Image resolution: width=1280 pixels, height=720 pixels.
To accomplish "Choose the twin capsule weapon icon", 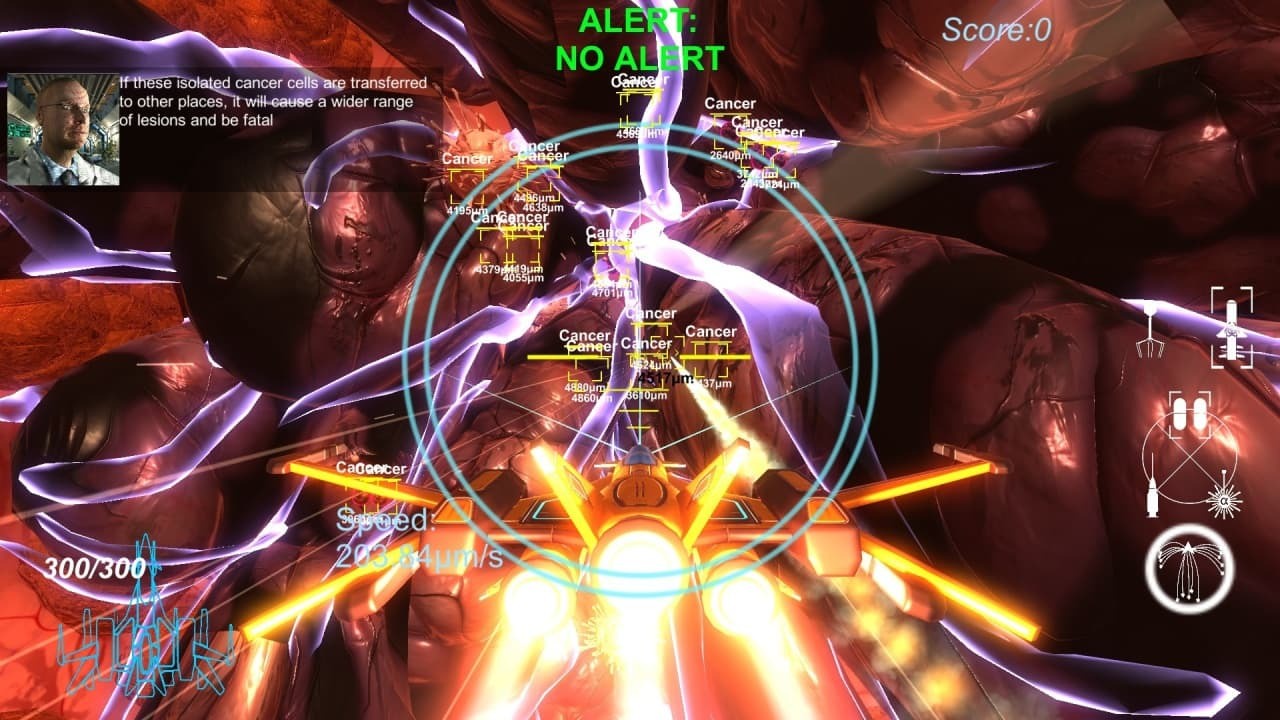I will point(1190,413).
